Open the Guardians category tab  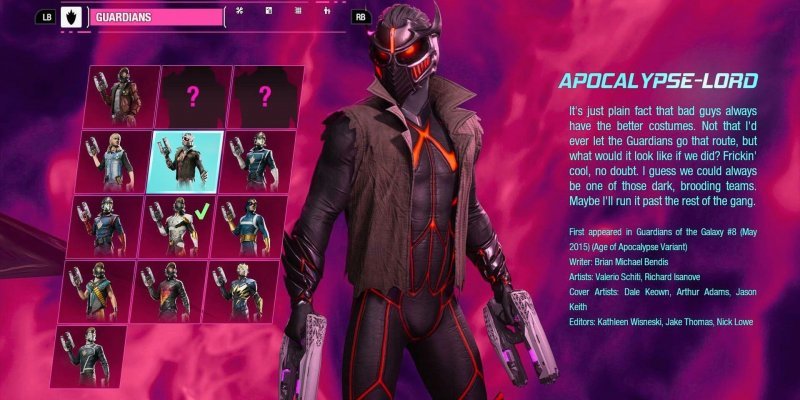[x=155, y=17]
